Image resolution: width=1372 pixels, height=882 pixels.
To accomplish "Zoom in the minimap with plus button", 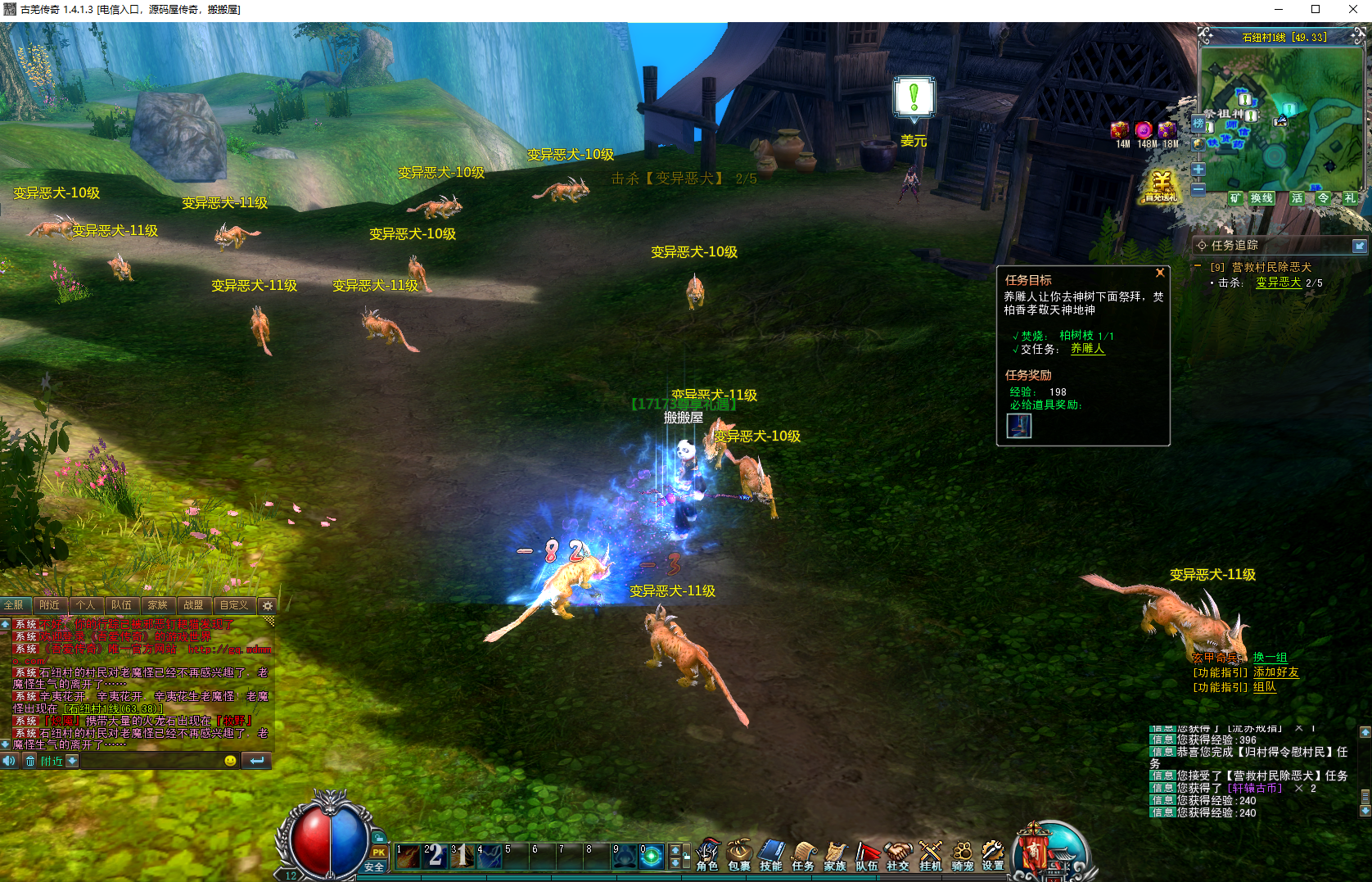I will pos(1198,170).
